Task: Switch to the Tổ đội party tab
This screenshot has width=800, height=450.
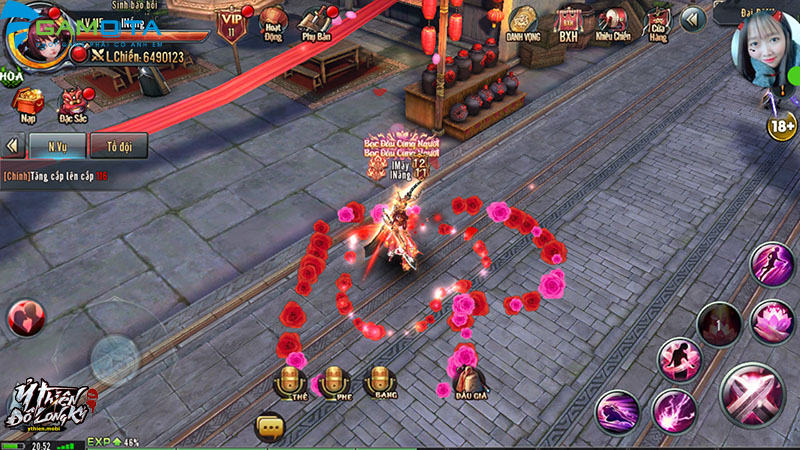Action: (x=118, y=145)
